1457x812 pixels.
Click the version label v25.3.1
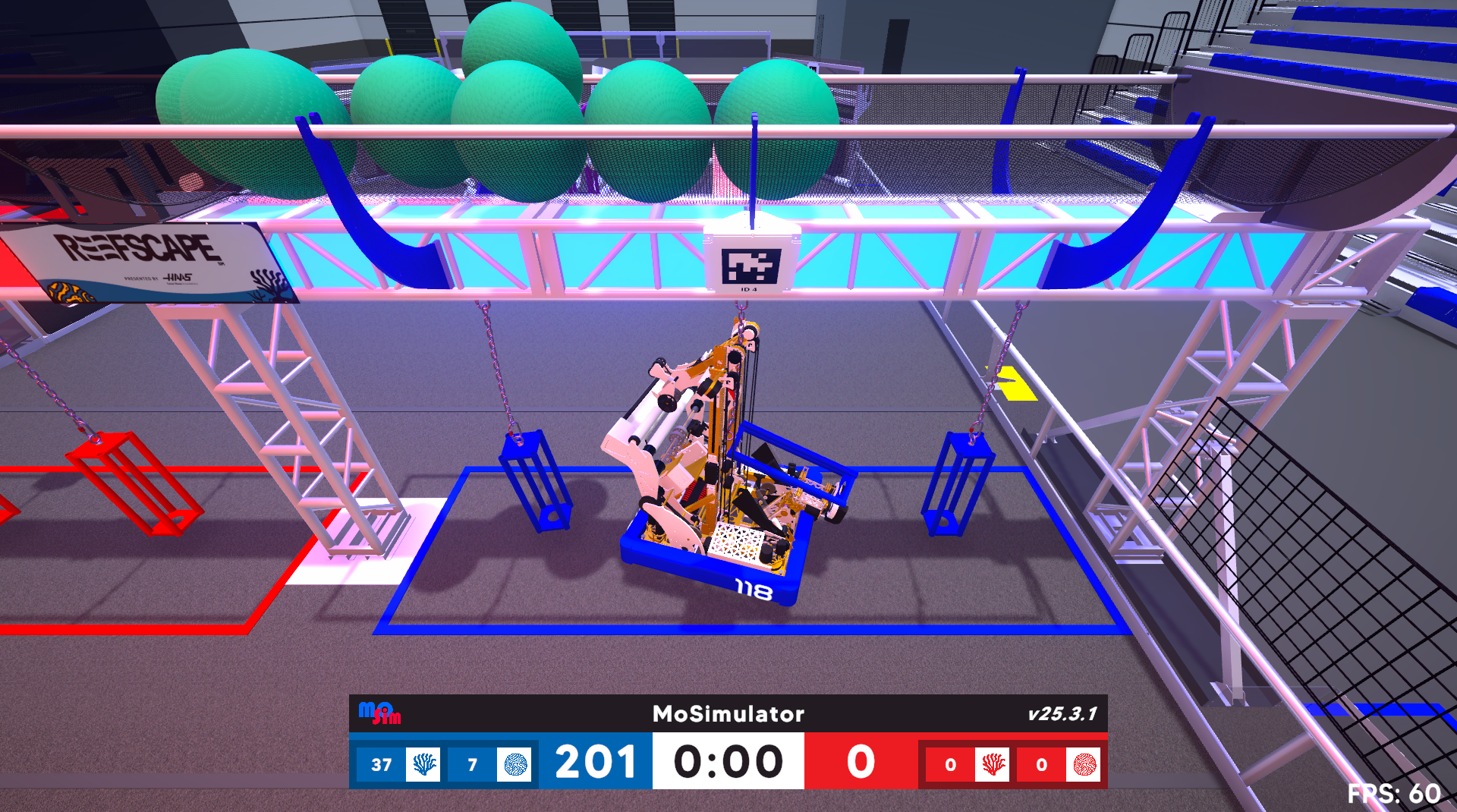click(x=1061, y=714)
